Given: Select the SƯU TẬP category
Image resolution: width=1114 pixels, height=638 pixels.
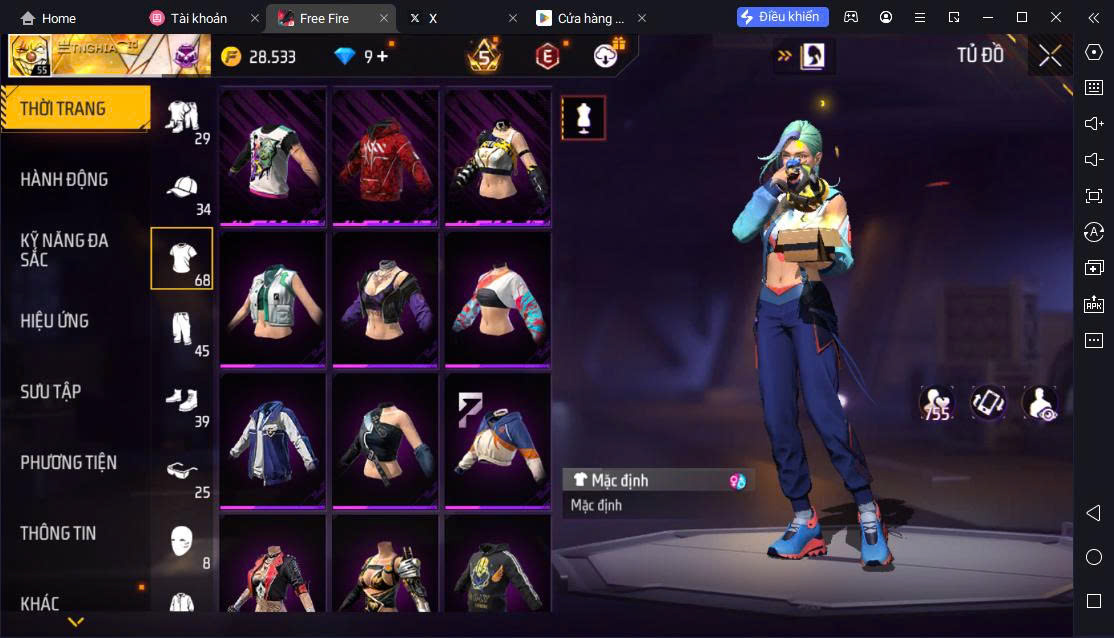Looking at the screenshot, I should (x=50, y=392).
